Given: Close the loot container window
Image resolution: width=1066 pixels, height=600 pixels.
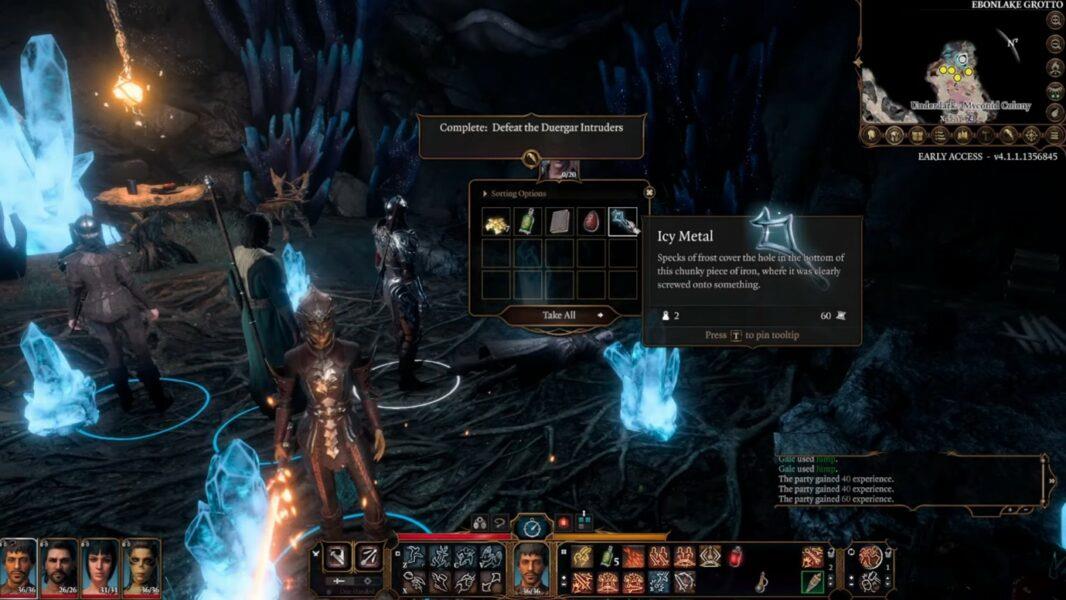Looking at the screenshot, I should coord(648,192).
